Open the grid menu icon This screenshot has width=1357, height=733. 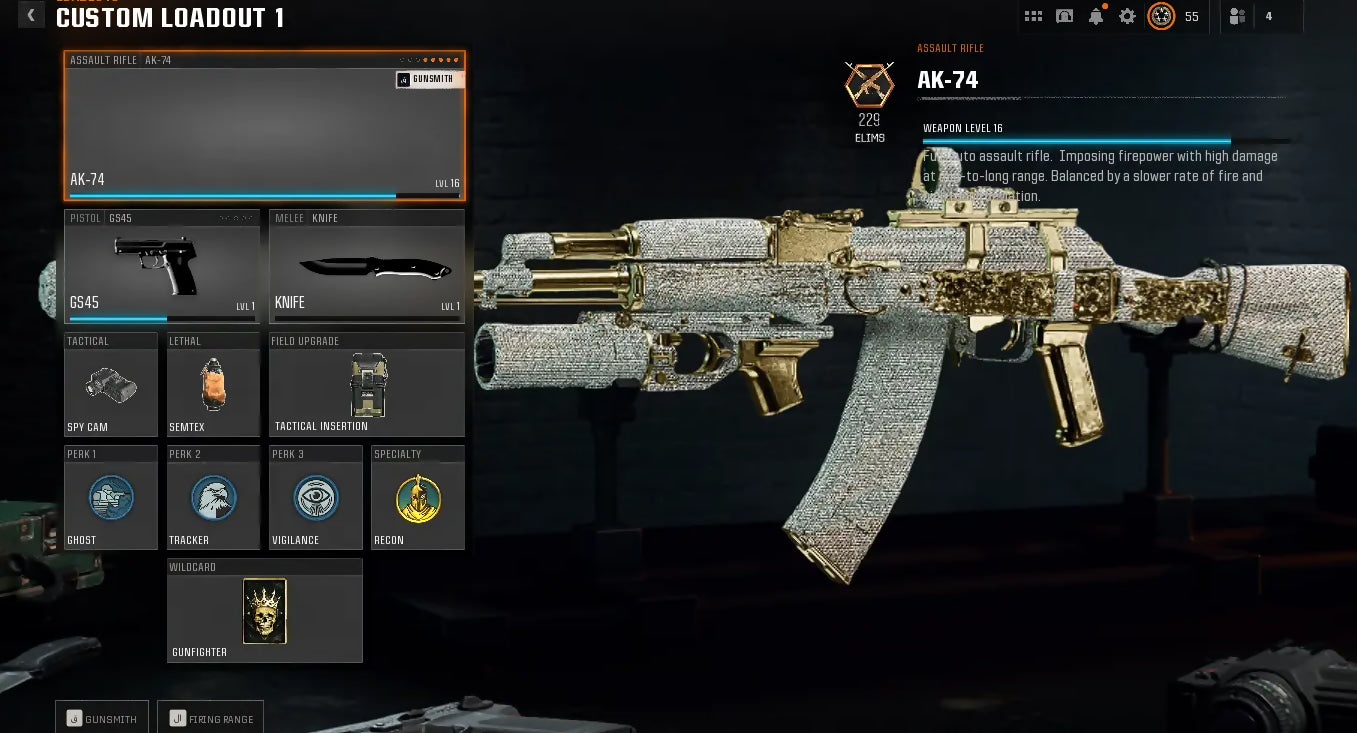point(1034,16)
